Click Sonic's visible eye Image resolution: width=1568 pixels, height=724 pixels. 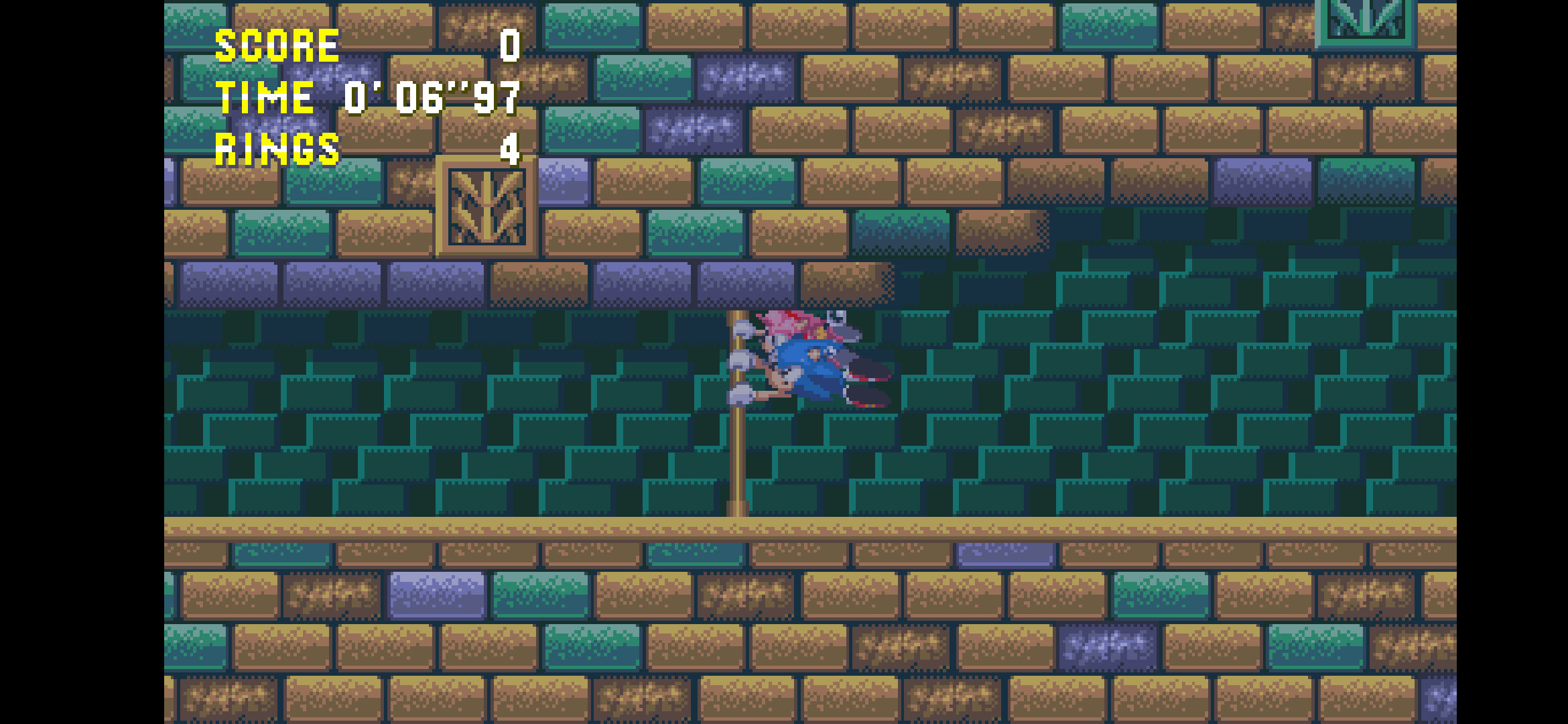829,353
